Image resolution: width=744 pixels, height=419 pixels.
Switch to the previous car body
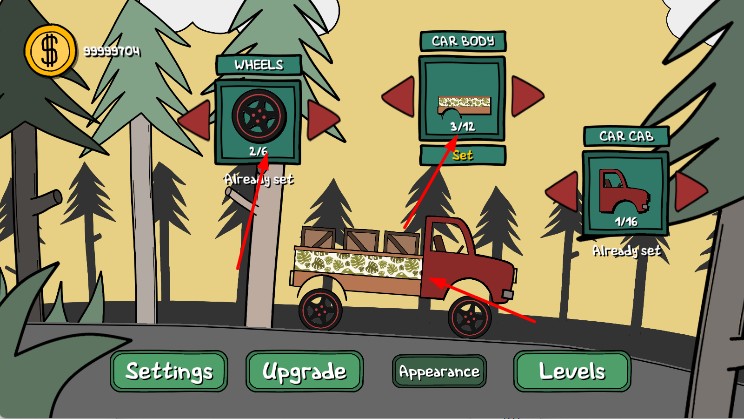[x=399, y=97]
